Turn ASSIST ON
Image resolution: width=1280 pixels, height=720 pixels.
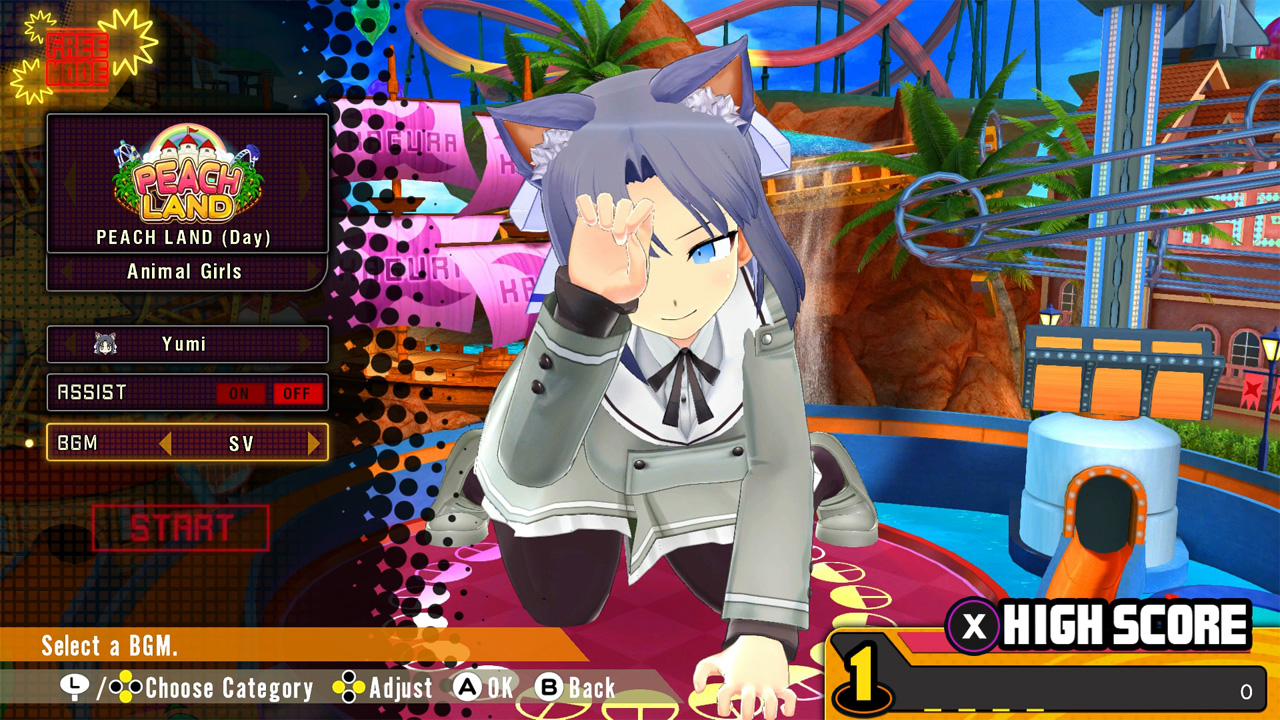point(239,393)
